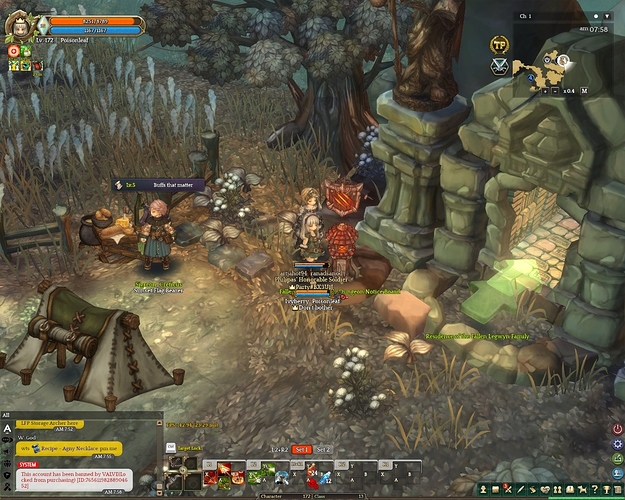Screen dimensions: 625x500
Task: Open the character info menu icon
Action: click(484, 488)
